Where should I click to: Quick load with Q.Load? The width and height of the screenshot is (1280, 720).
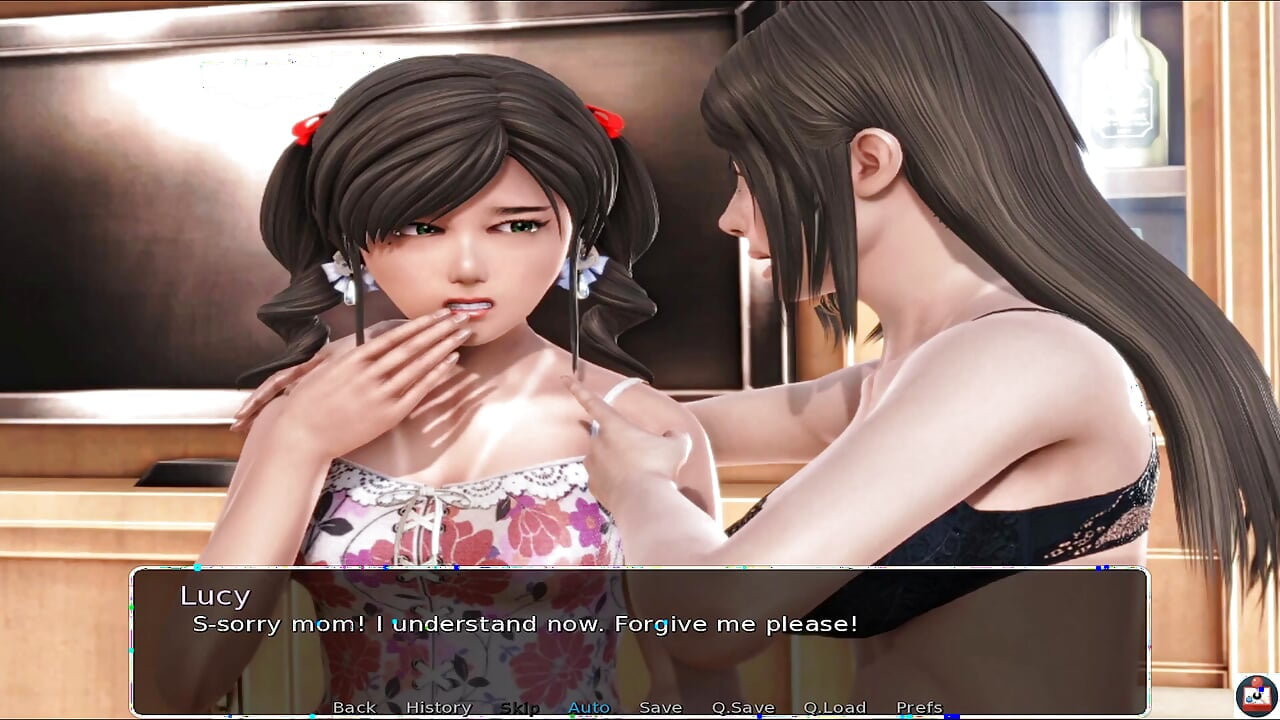tap(834, 707)
